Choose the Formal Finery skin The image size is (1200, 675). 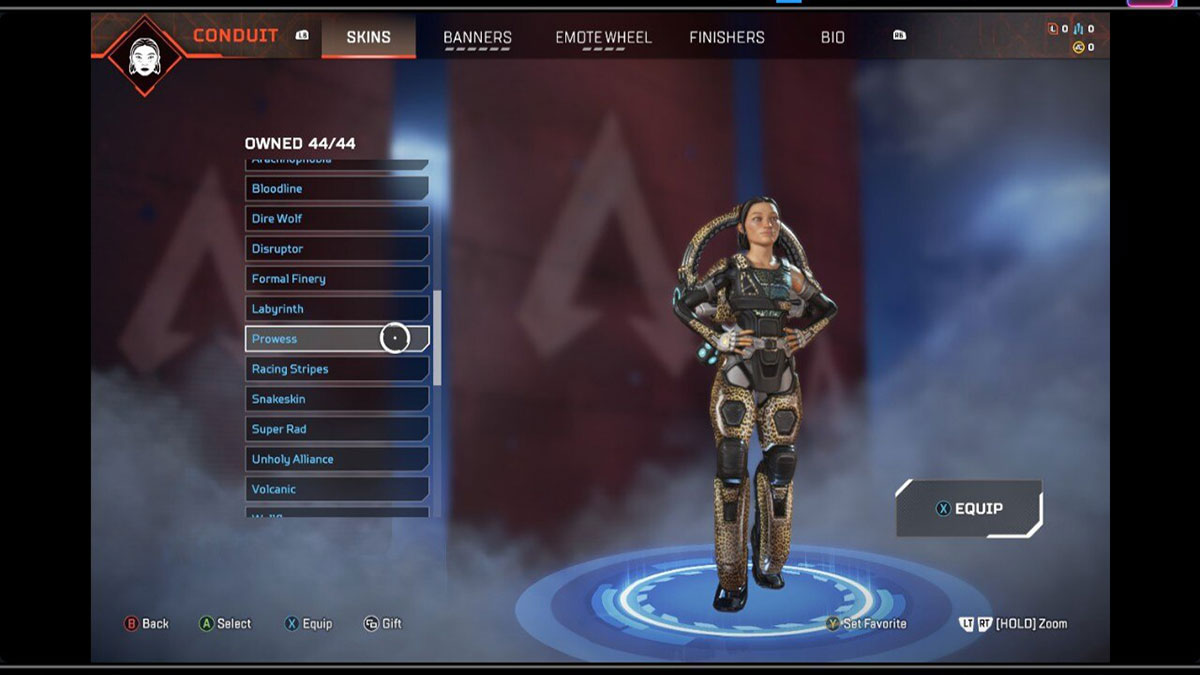(336, 279)
